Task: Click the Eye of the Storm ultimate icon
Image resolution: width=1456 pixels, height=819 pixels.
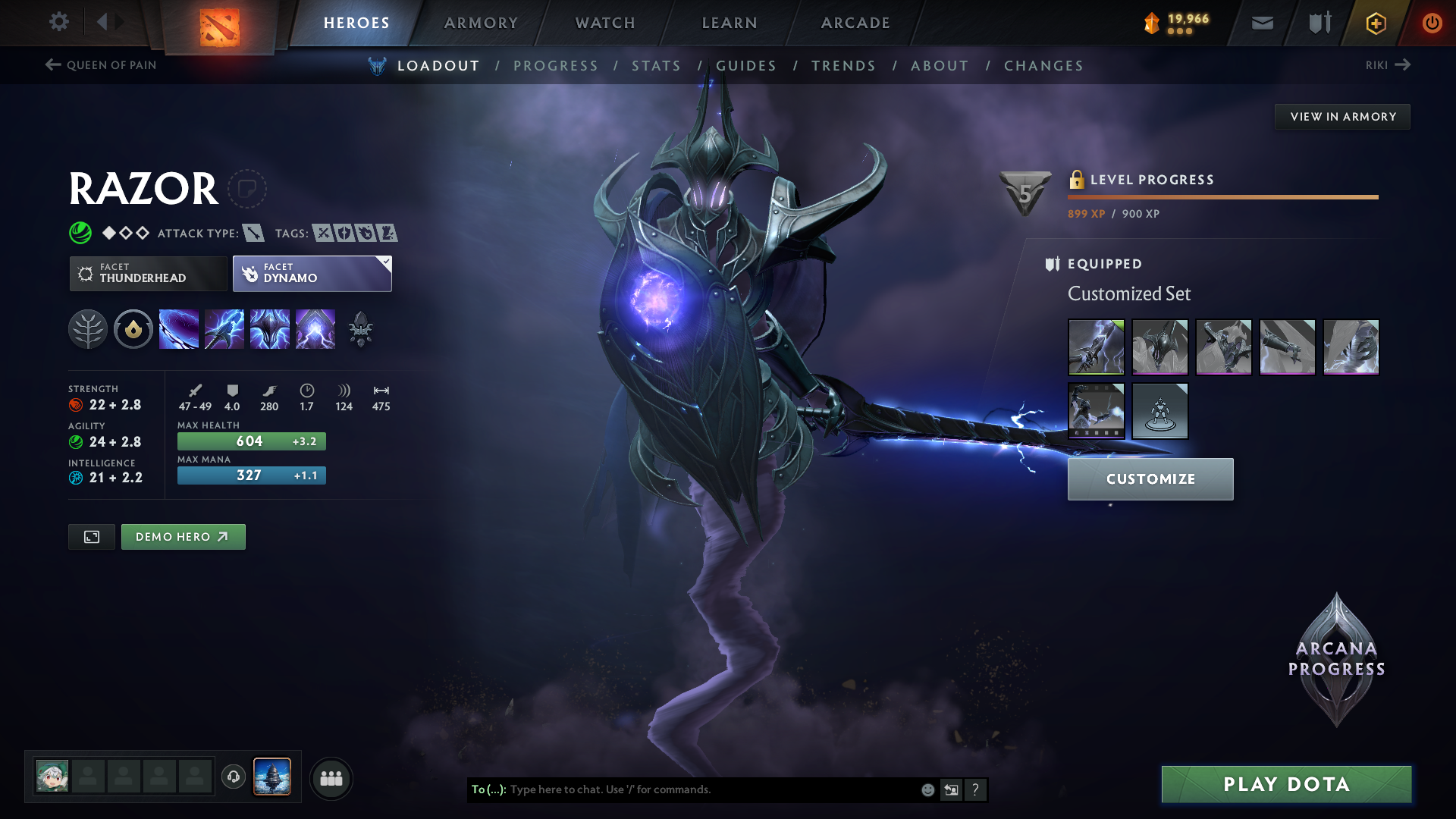Action: click(315, 328)
